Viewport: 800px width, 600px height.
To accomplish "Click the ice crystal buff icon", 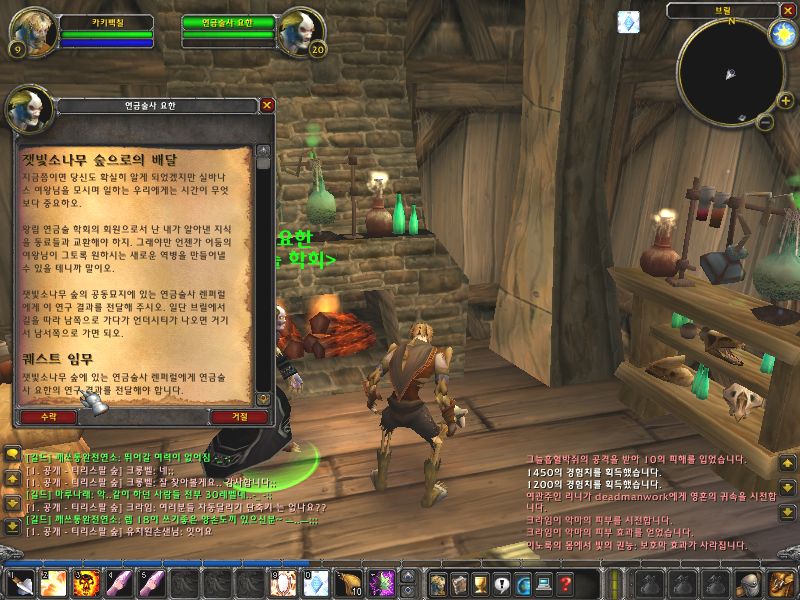I will click(x=629, y=22).
